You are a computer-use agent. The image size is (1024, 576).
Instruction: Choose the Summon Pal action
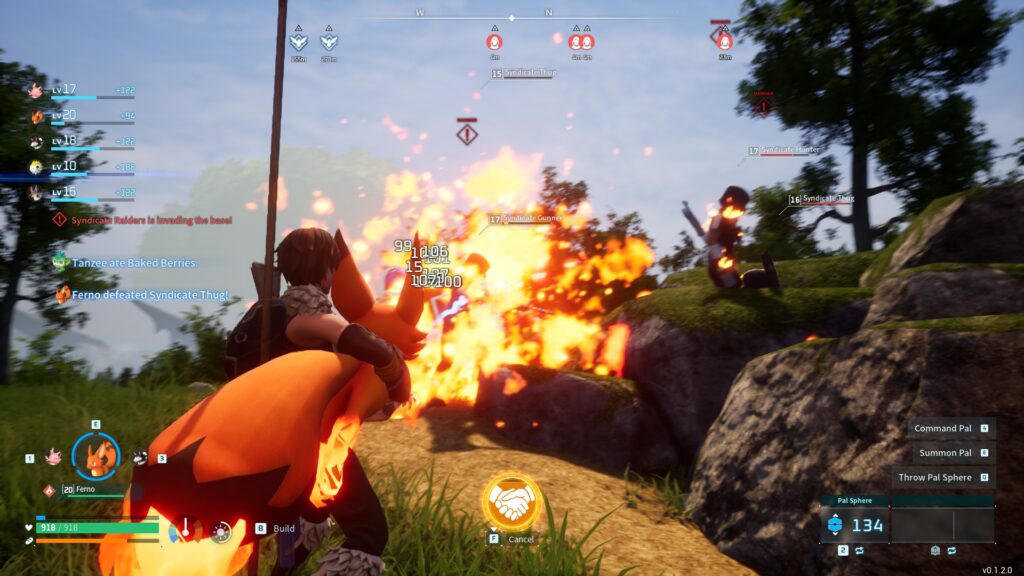pyautogui.click(x=945, y=453)
